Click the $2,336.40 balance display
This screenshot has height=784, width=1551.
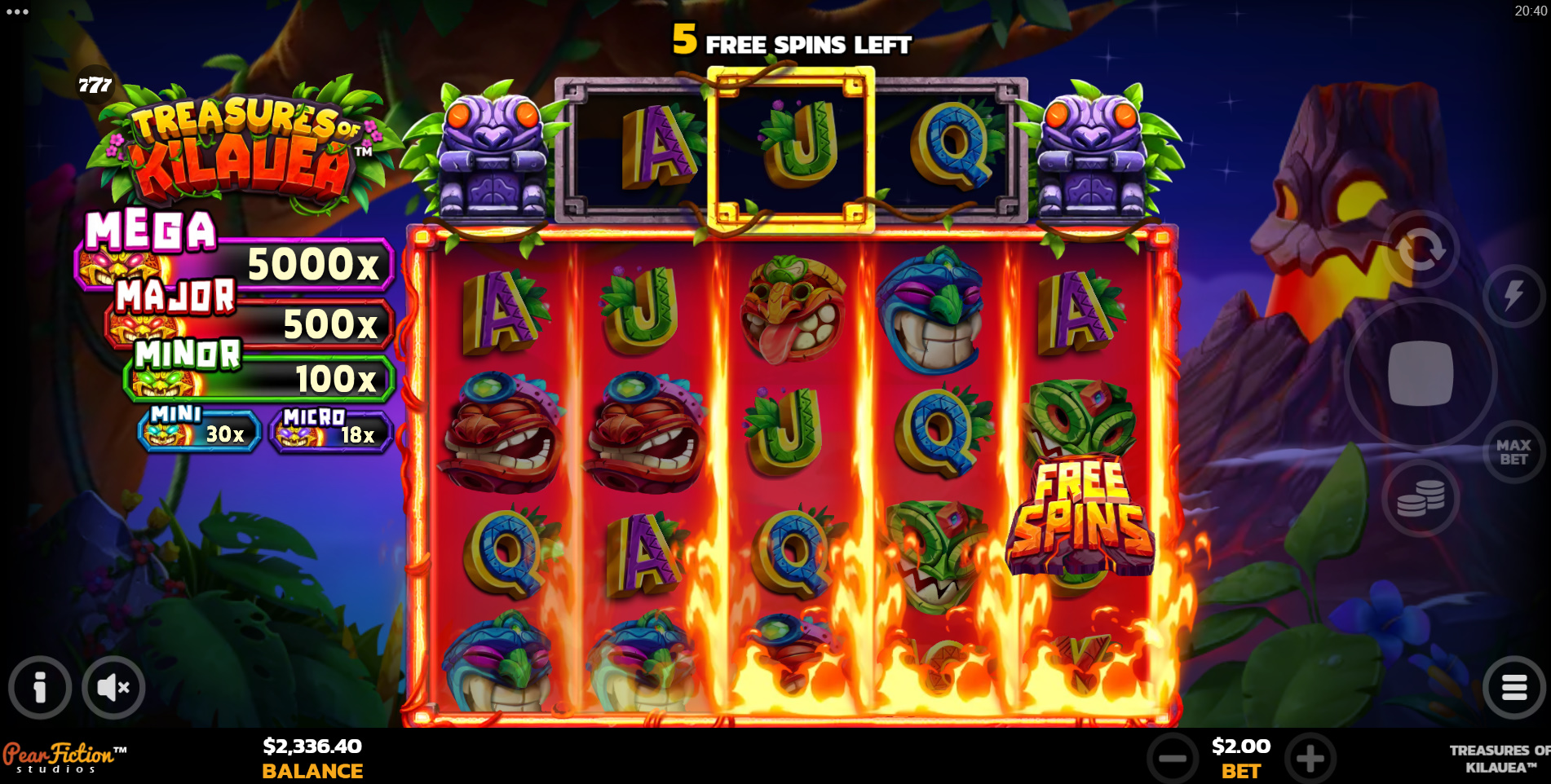pyautogui.click(x=312, y=747)
